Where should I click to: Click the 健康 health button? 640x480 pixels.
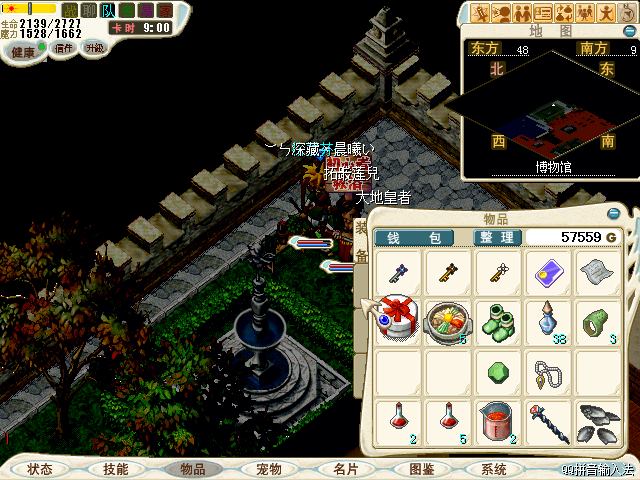[21, 47]
